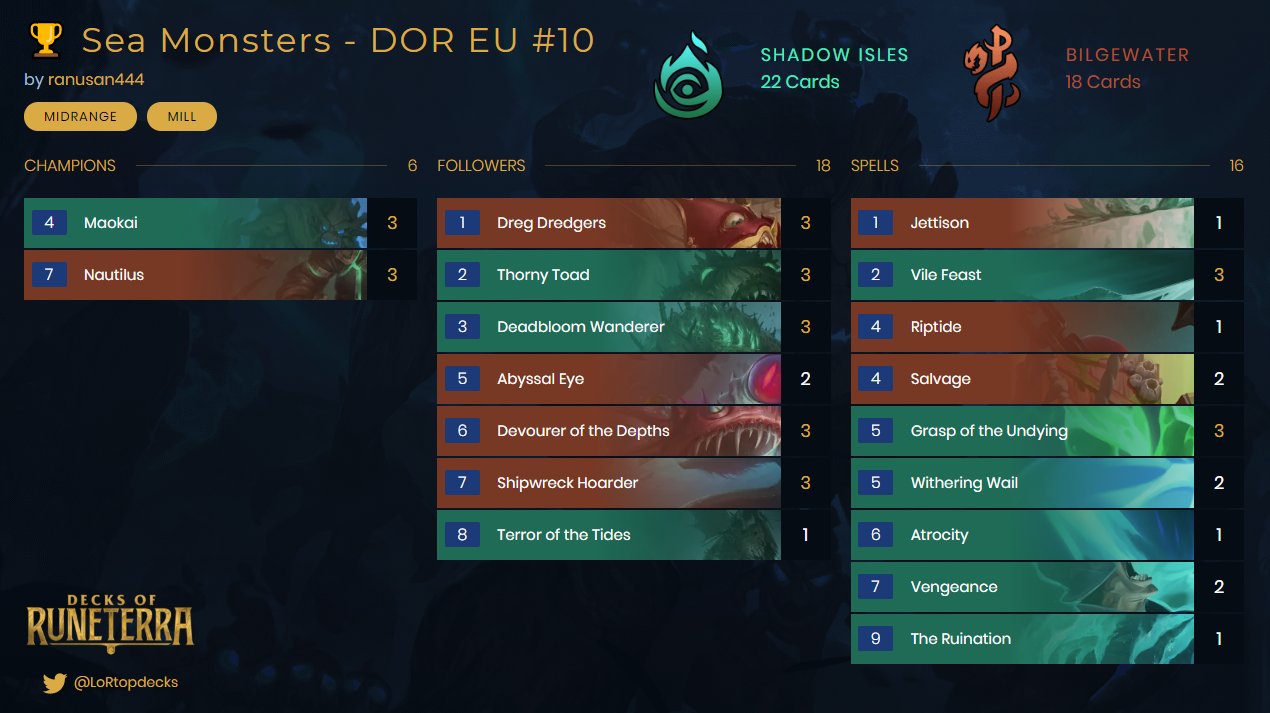Select the Thorny Toad card row
The width and height of the screenshot is (1270, 713).
pos(608,275)
